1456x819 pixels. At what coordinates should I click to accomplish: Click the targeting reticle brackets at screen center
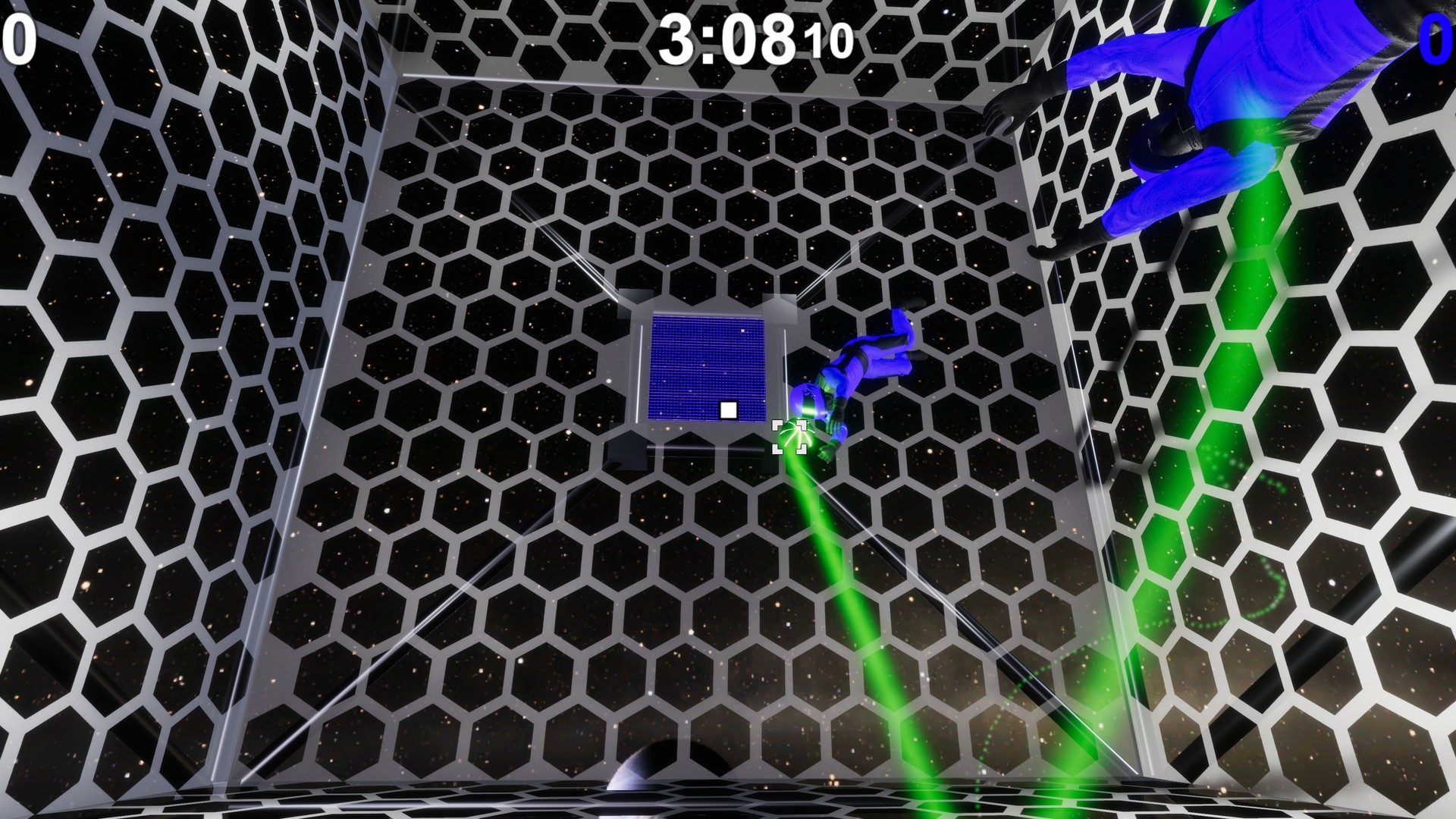(789, 438)
